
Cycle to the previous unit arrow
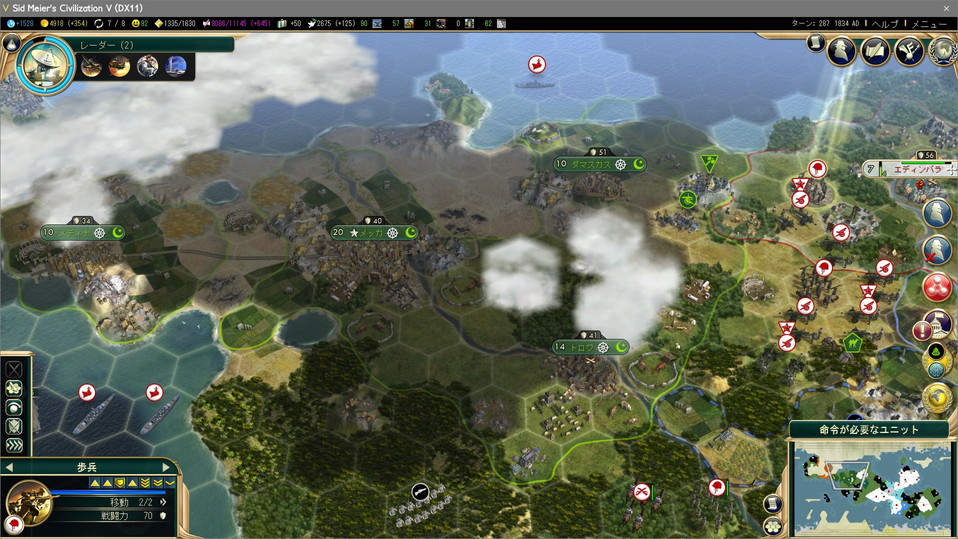9,467
